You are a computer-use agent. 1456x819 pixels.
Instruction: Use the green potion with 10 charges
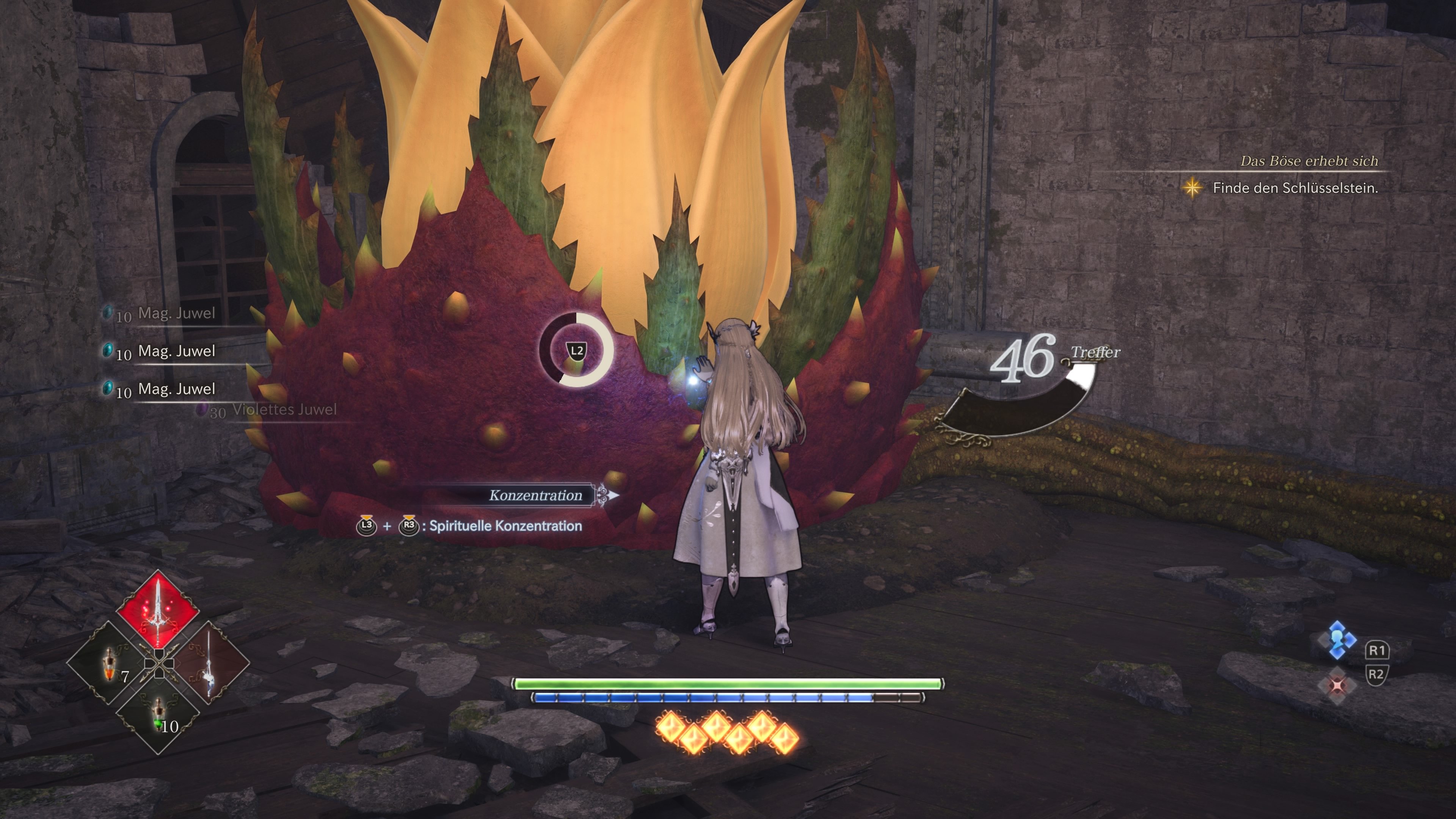159,715
